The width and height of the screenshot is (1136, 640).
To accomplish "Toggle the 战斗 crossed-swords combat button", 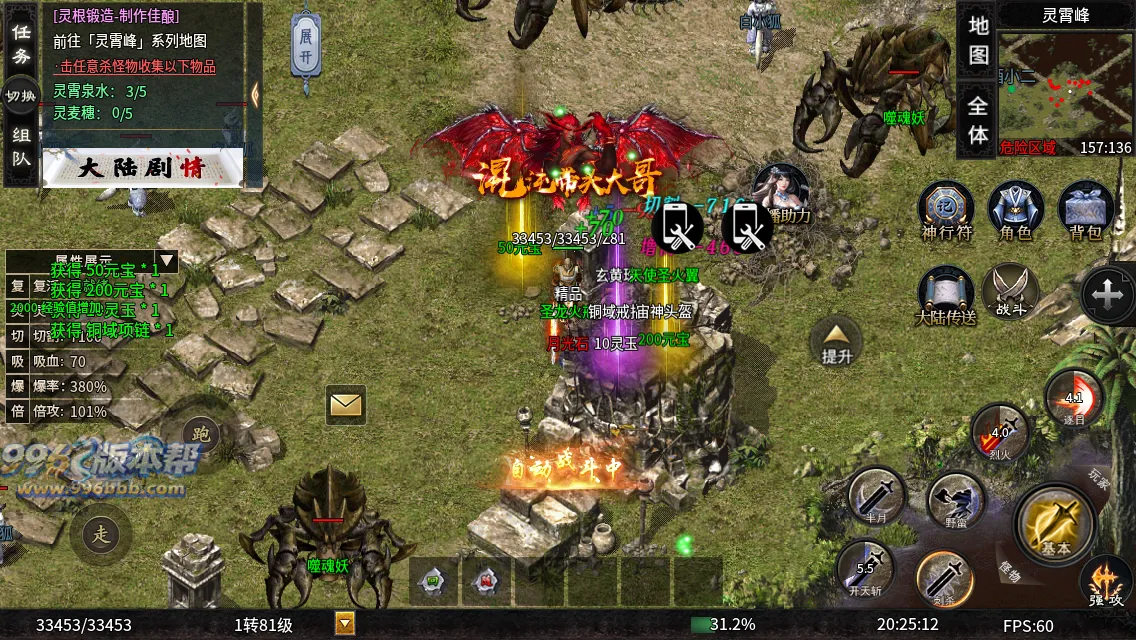I will tap(1011, 293).
